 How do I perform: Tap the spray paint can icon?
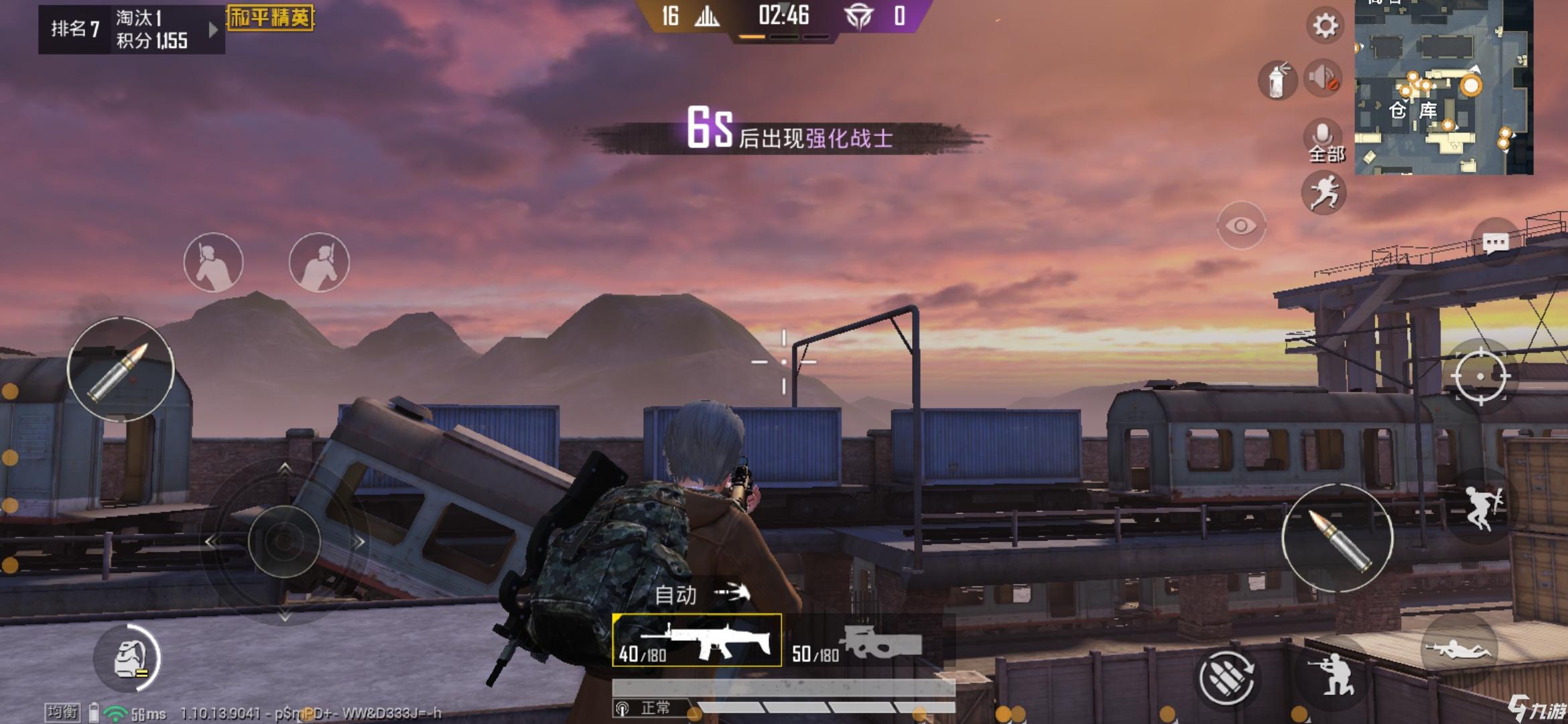pos(1277,80)
